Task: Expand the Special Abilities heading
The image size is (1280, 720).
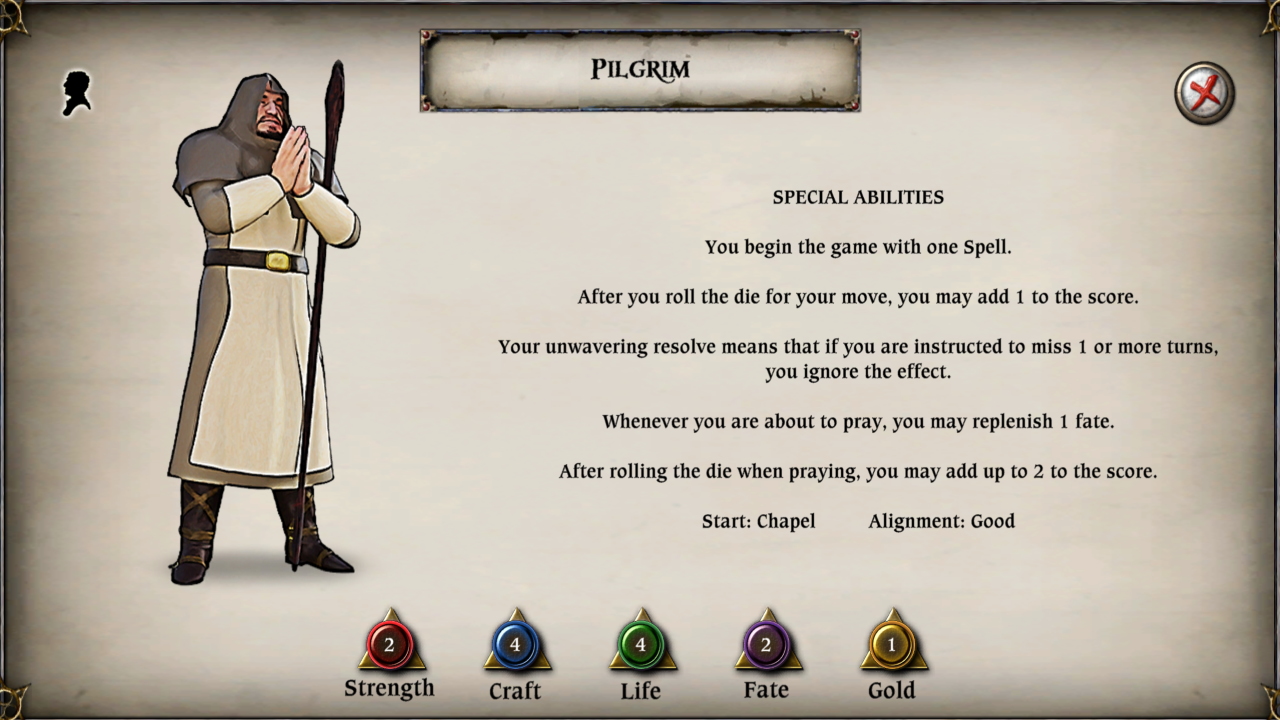Action: click(857, 197)
